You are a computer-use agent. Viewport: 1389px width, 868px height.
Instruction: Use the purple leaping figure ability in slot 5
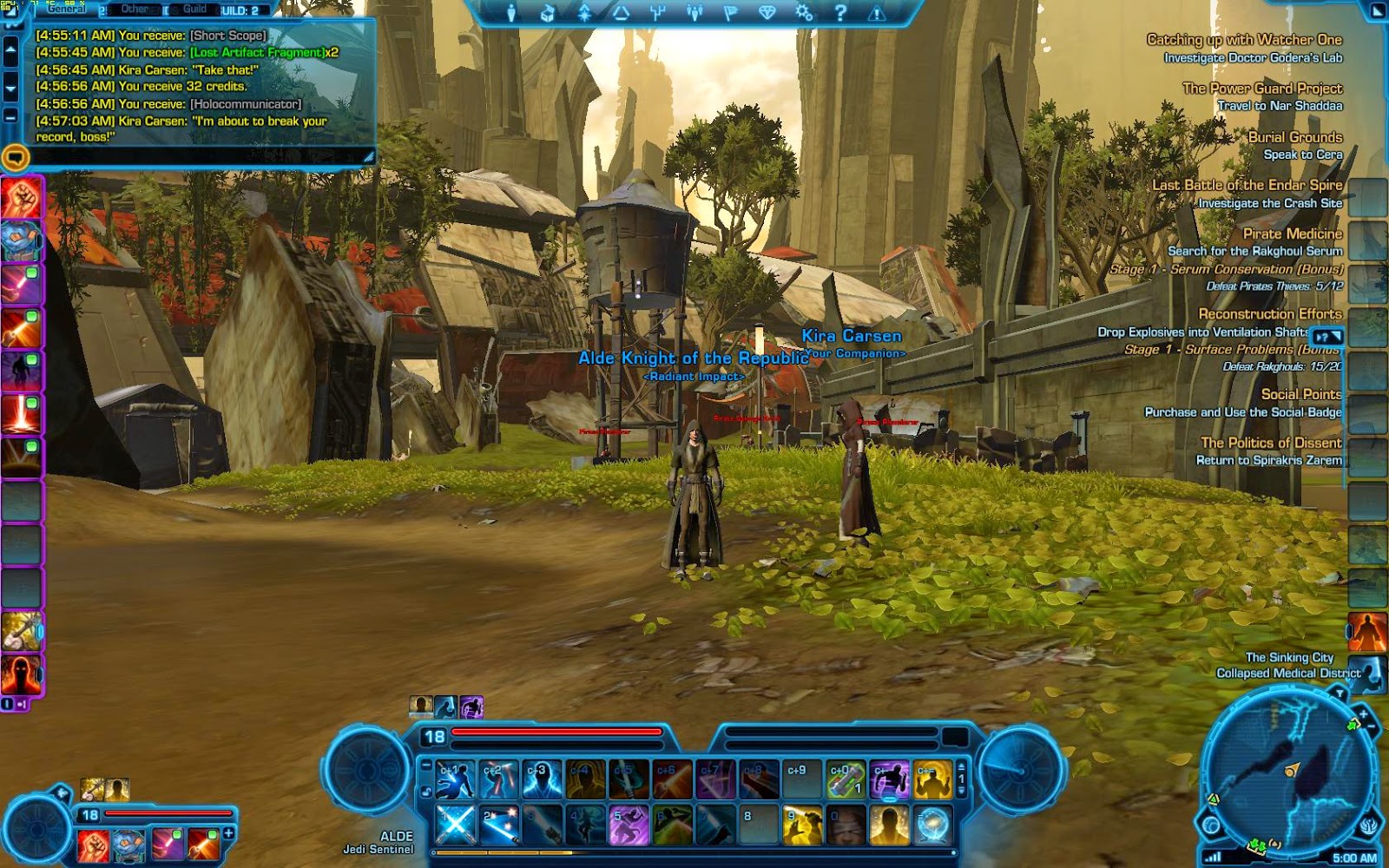point(629,825)
